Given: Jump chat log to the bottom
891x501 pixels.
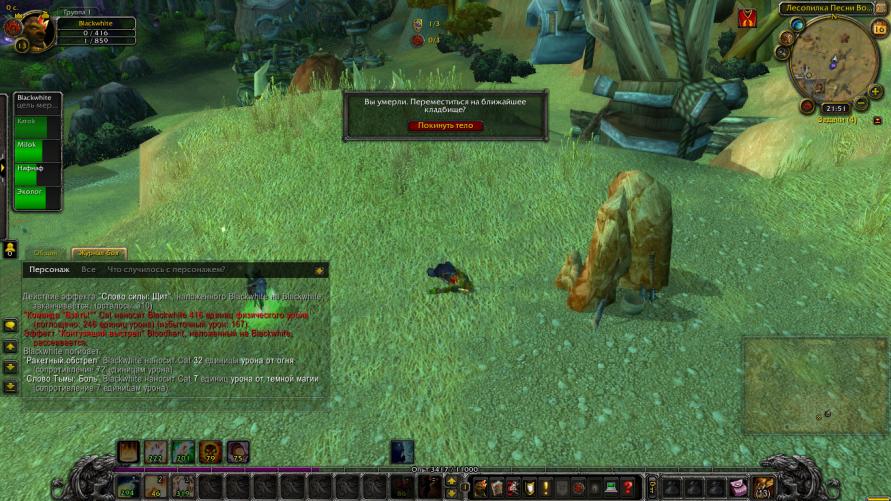Looking at the screenshot, I should (10, 386).
